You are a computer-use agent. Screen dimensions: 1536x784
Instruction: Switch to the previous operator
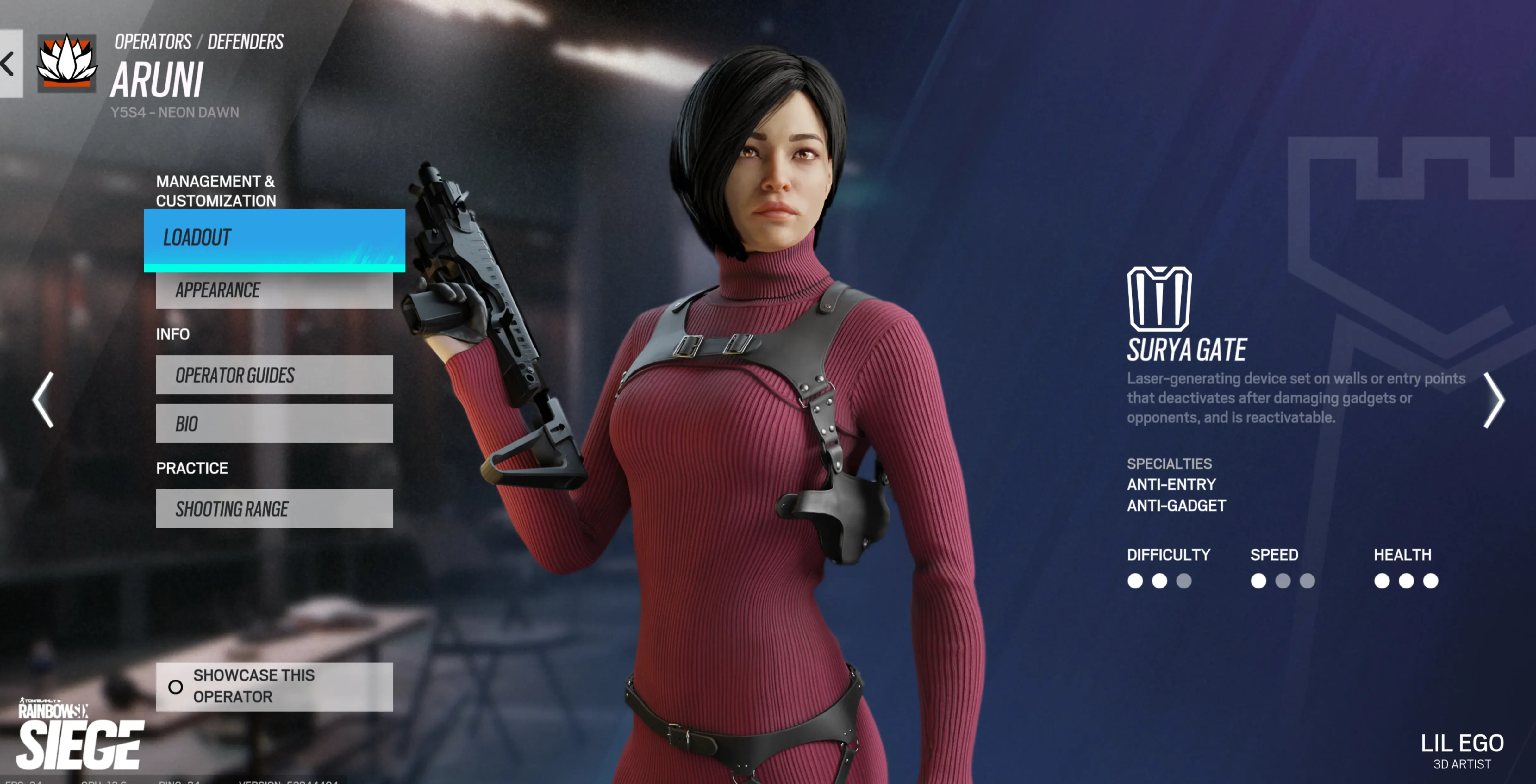[x=43, y=400]
